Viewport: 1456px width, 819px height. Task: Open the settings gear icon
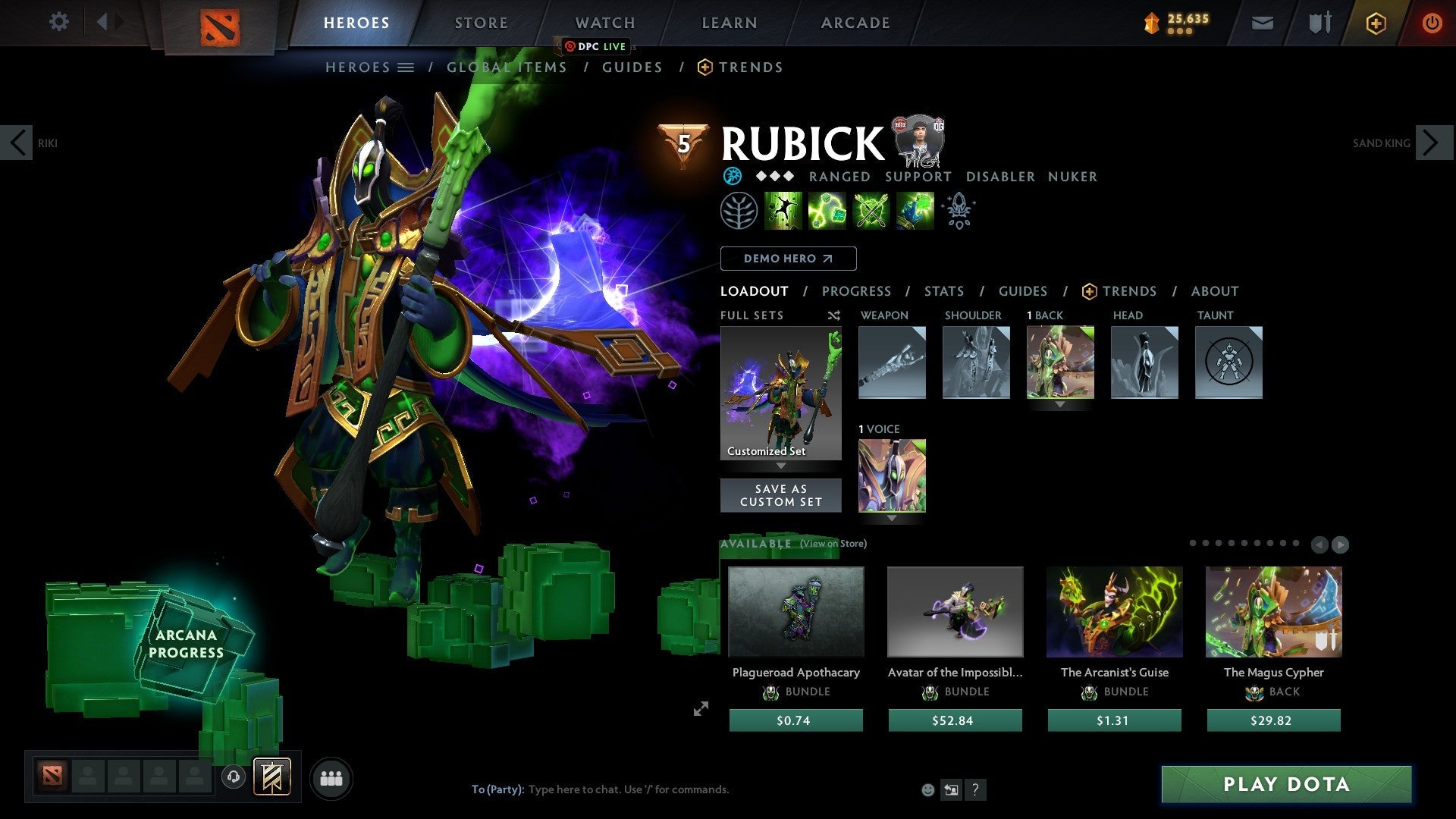(x=58, y=22)
